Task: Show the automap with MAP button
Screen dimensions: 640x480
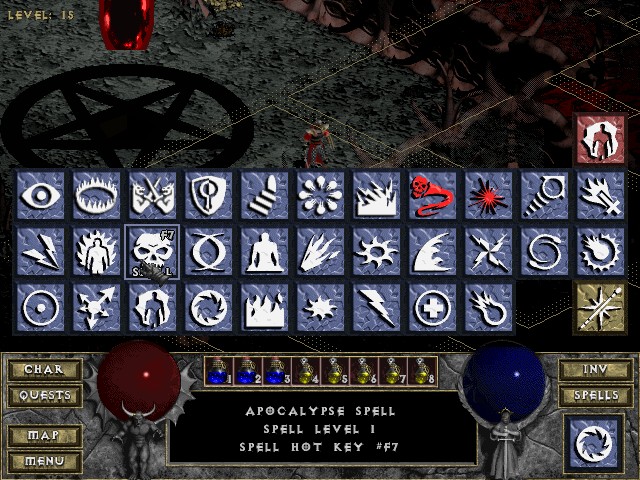Action: 44,436
